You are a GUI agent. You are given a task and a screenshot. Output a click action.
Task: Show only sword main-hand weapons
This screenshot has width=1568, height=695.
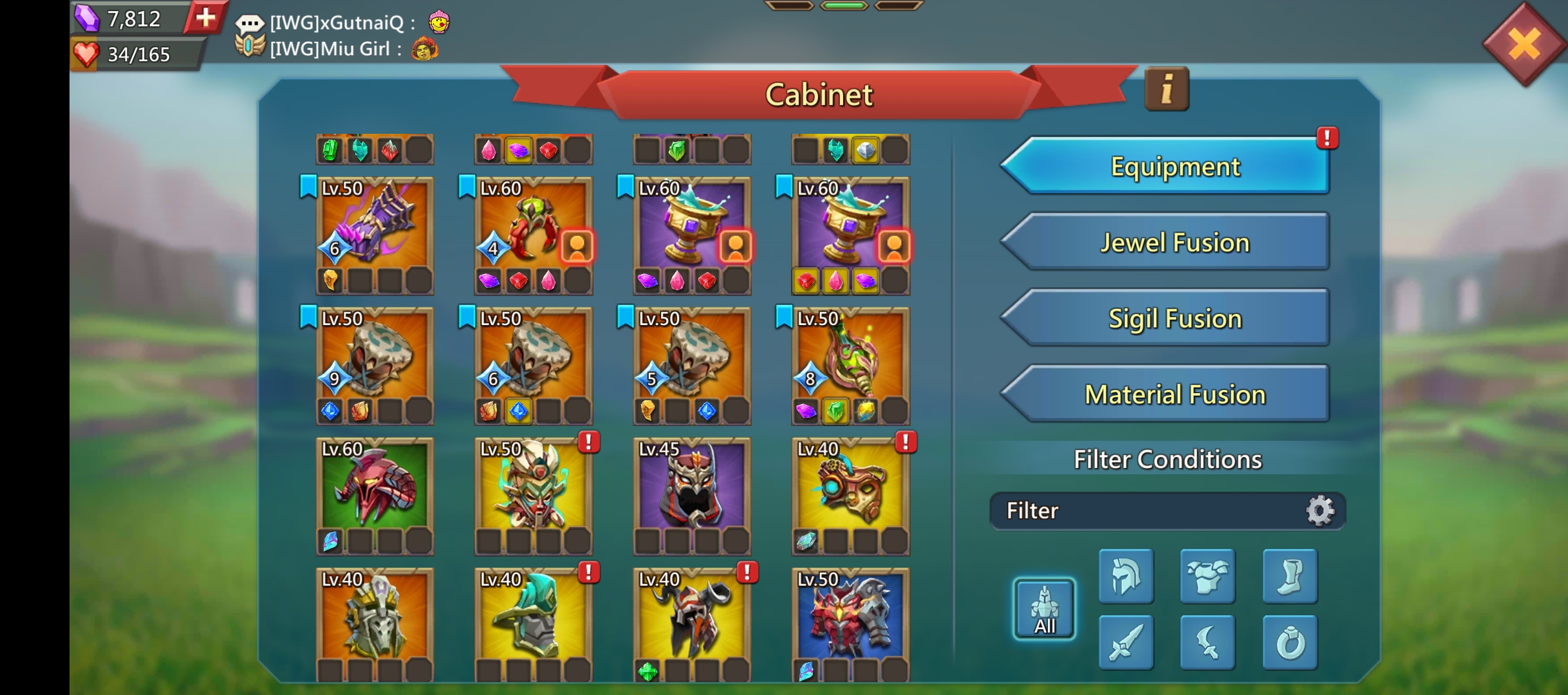coord(1126,642)
